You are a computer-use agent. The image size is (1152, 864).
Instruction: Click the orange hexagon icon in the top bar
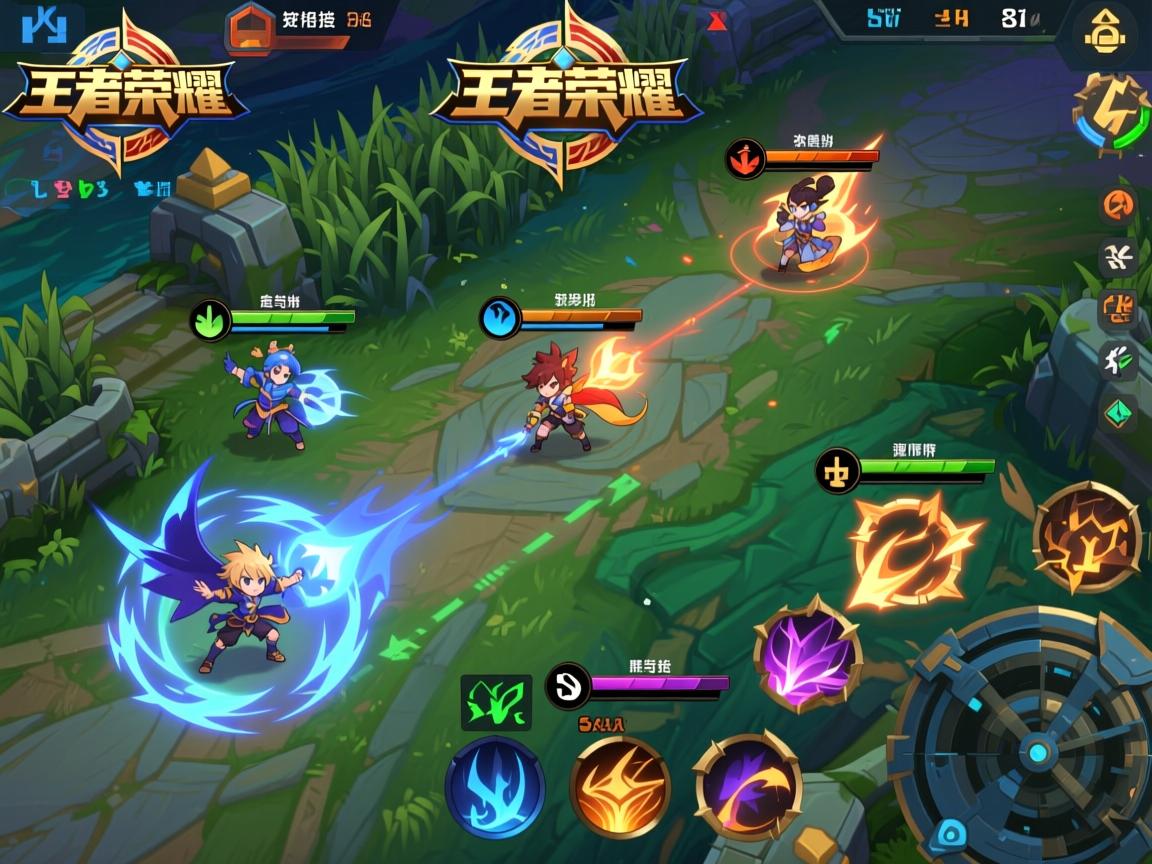point(251,27)
